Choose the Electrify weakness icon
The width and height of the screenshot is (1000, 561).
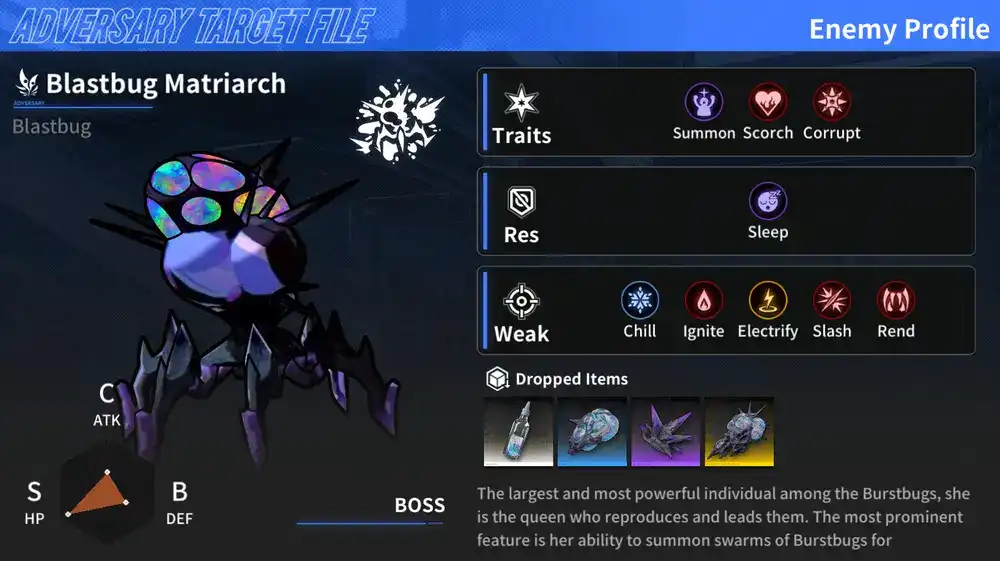pos(768,300)
